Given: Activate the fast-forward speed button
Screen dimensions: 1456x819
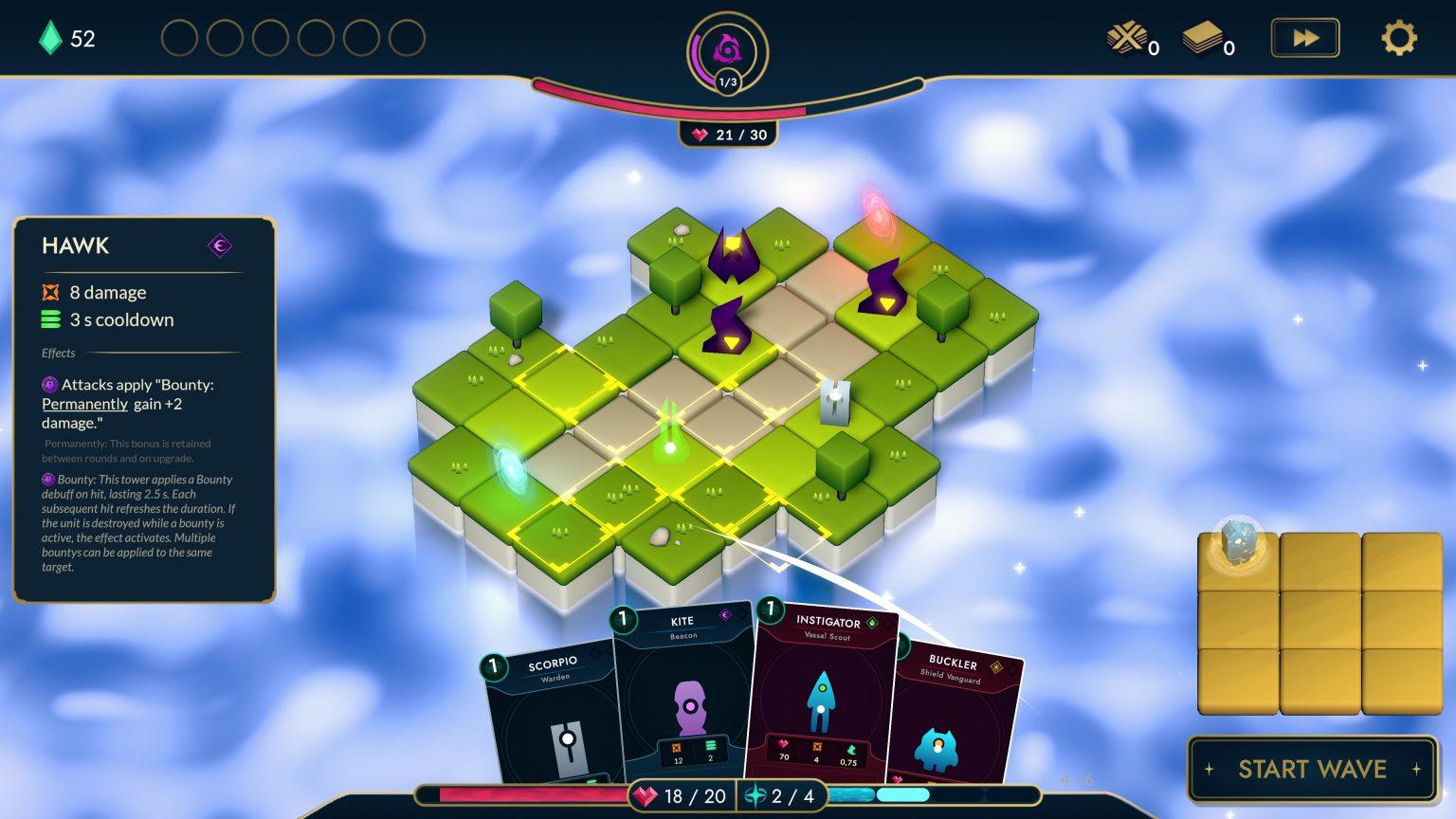Looking at the screenshot, I should pyautogui.click(x=1305, y=38).
